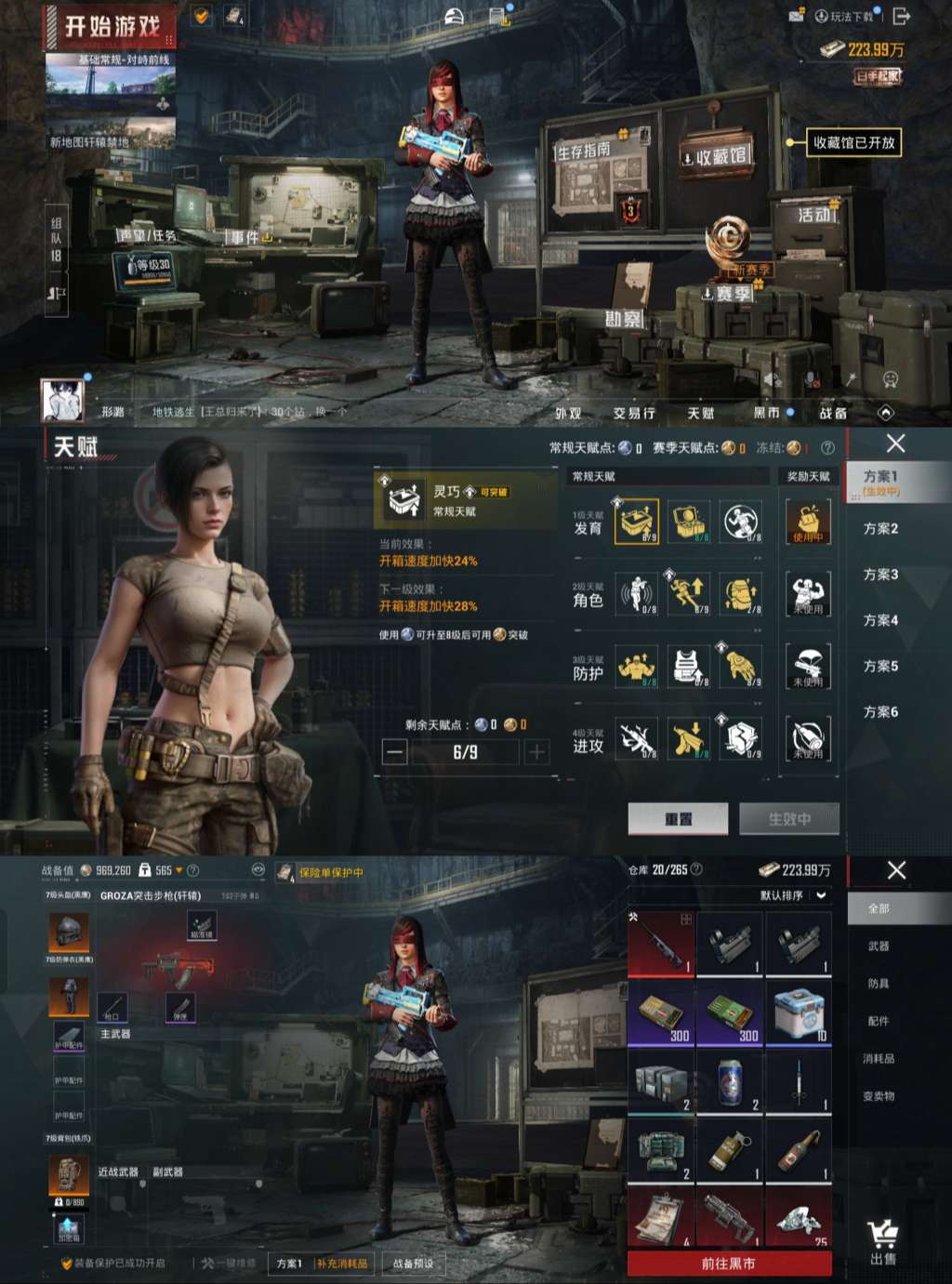The height and width of the screenshot is (1284, 952).
Task: Select talent plan 方案2
Action: pos(880,529)
